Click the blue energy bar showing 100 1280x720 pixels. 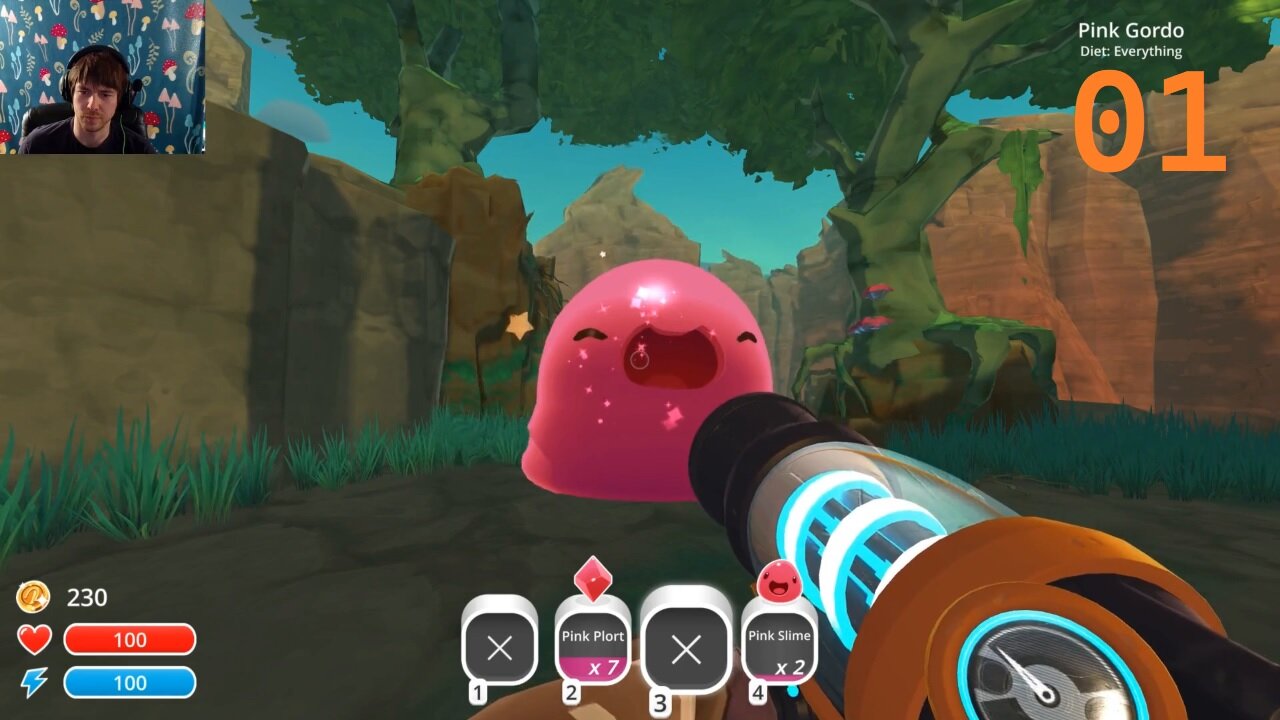tap(131, 682)
